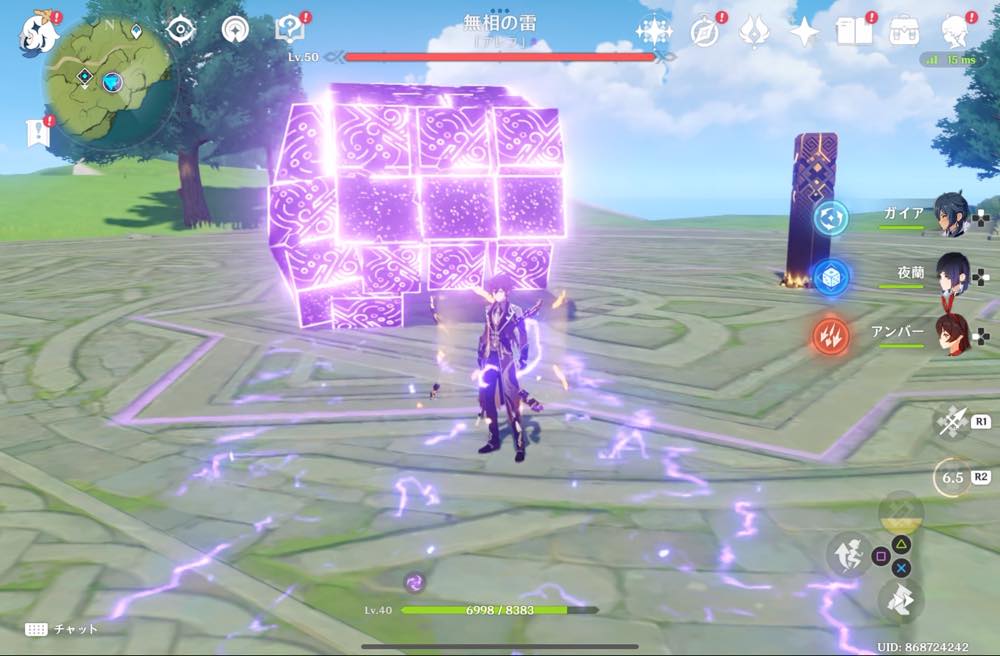
Task: Trigger アンバー's pyro arrow burst icon
Action: (830, 337)
